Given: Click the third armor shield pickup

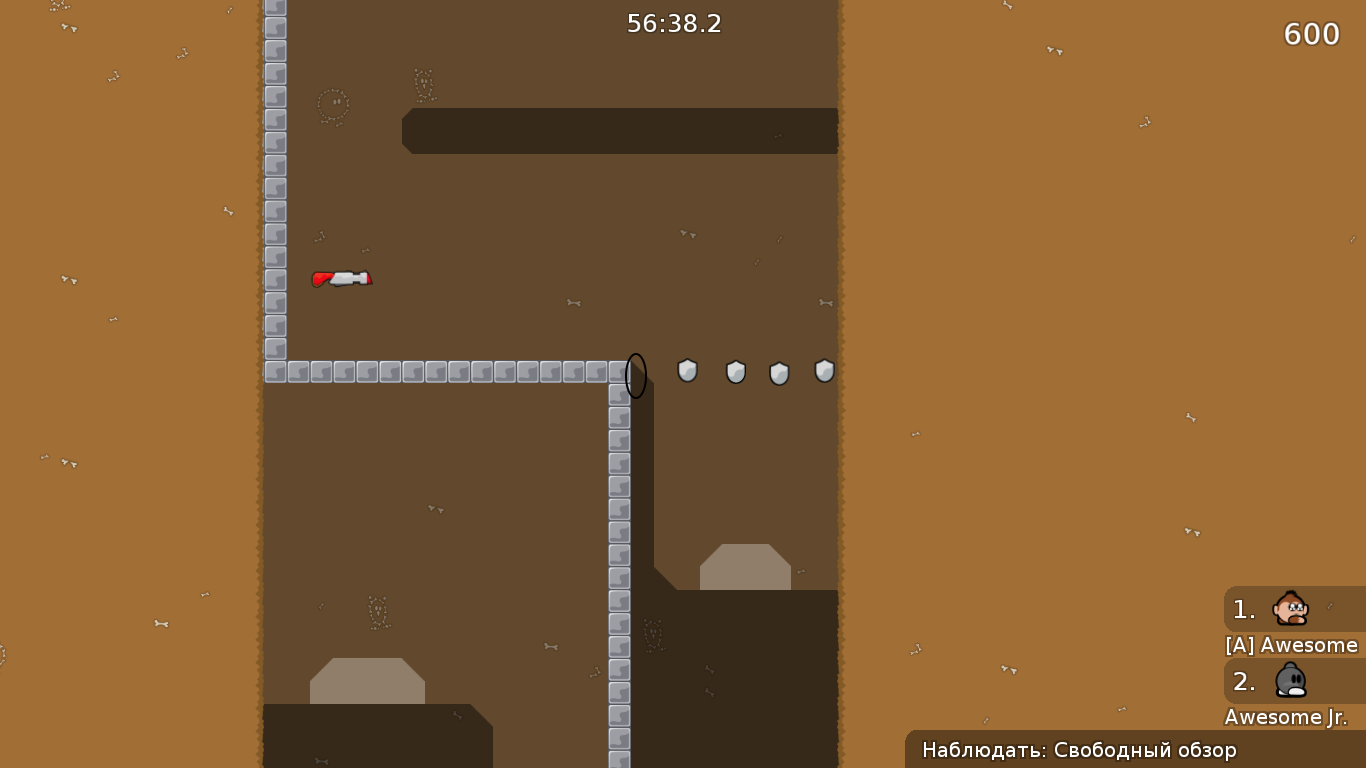Looking at the screenshot, I should pos(780,371).
